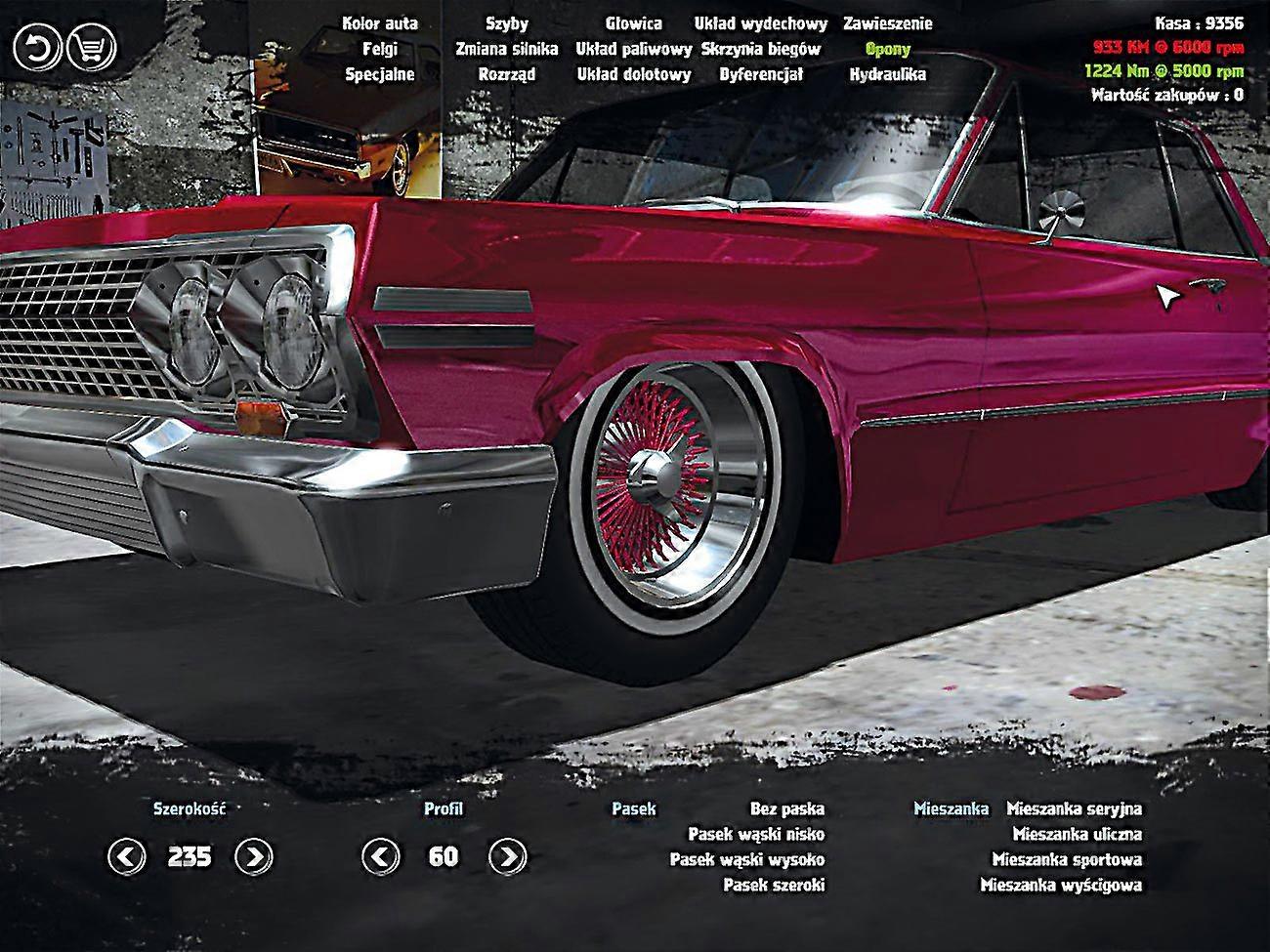This screenshot has height=952, width=1270.
Task: Choose Pasek szeroki tire style
Action: (776, 886)
